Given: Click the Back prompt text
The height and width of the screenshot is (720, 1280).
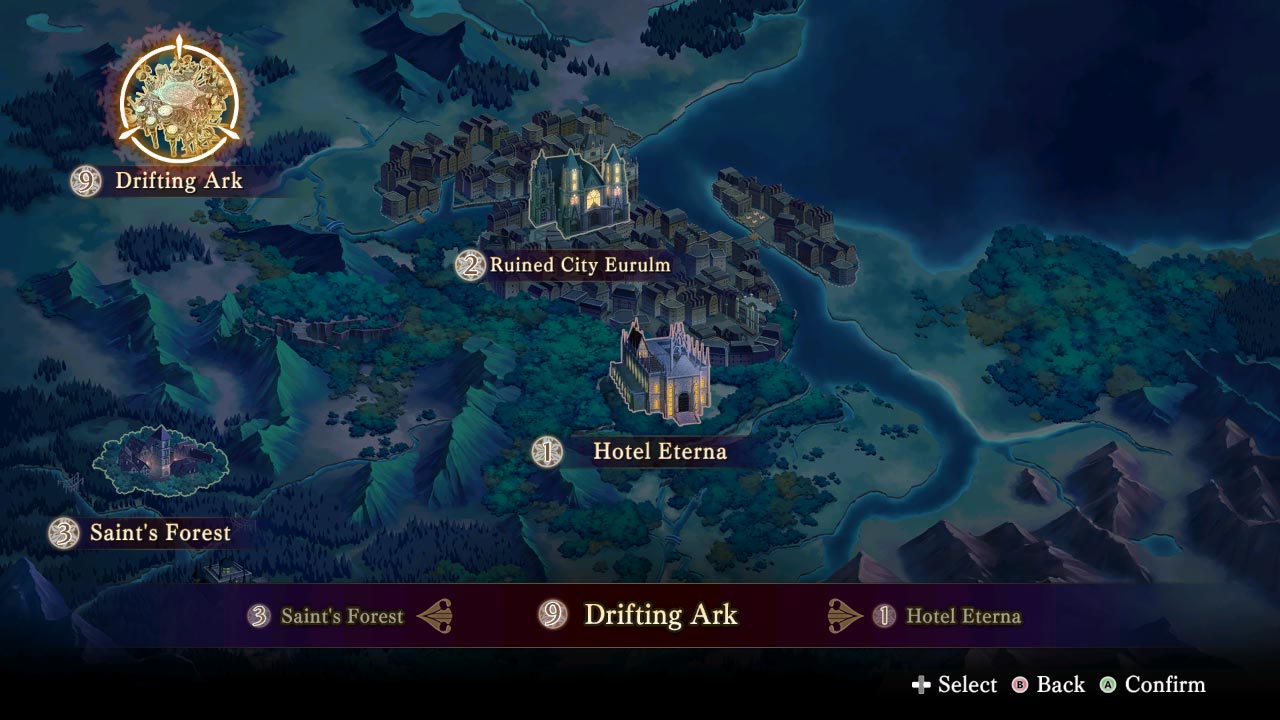Looking at the screenshot, I should click(x=1059, y=686).
